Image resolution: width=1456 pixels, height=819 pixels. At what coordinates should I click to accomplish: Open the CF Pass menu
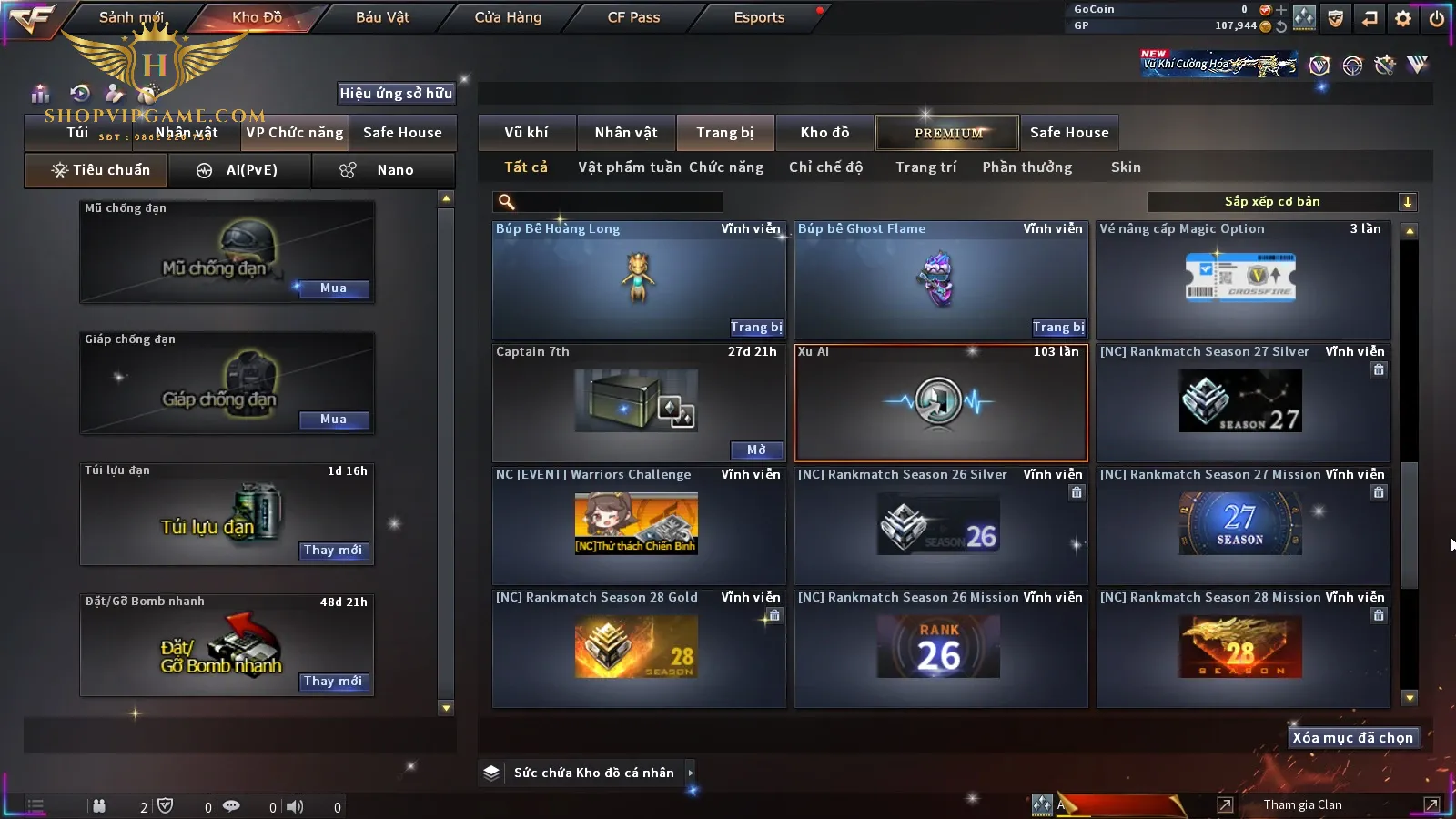click(633, 17)
